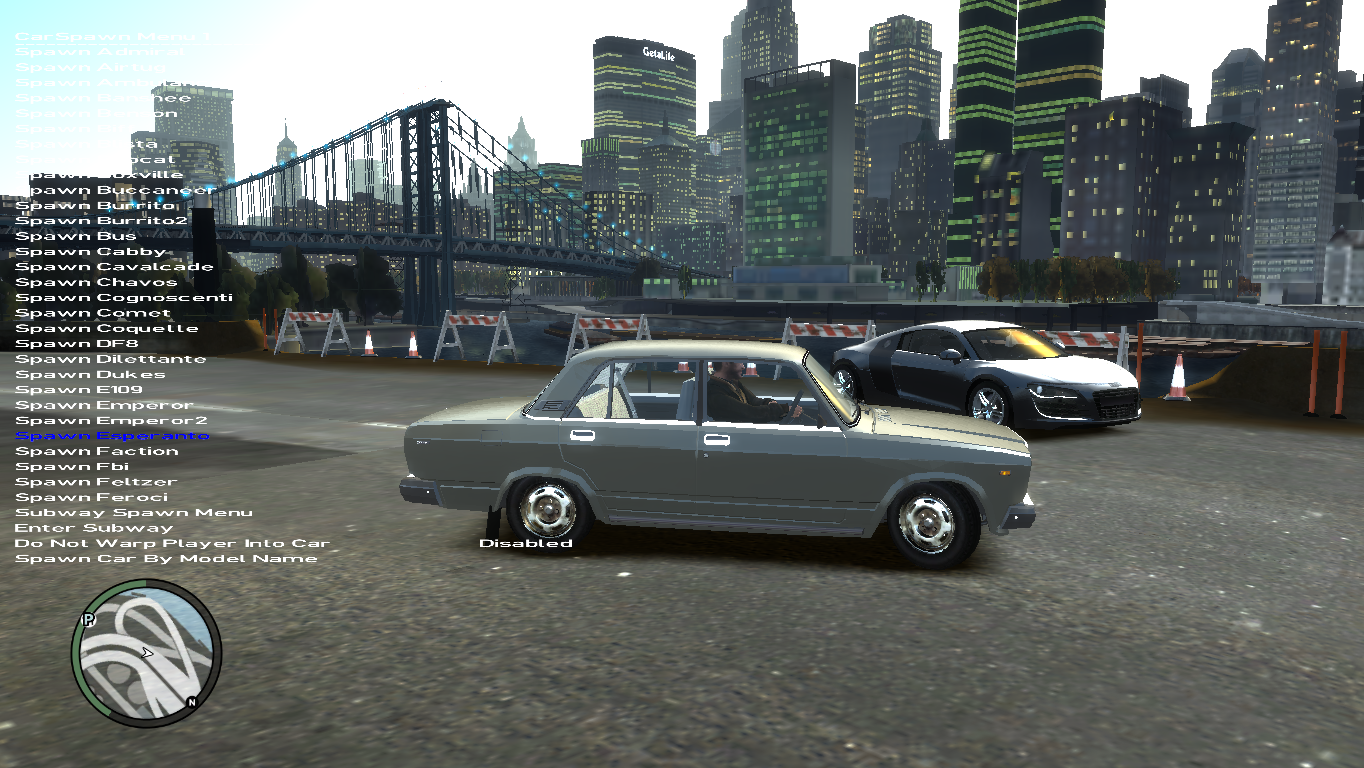The width and height of the screenshot is (1364, 768).
Task: Choose Spawn Bus from the list
Action: coord(76,236)
